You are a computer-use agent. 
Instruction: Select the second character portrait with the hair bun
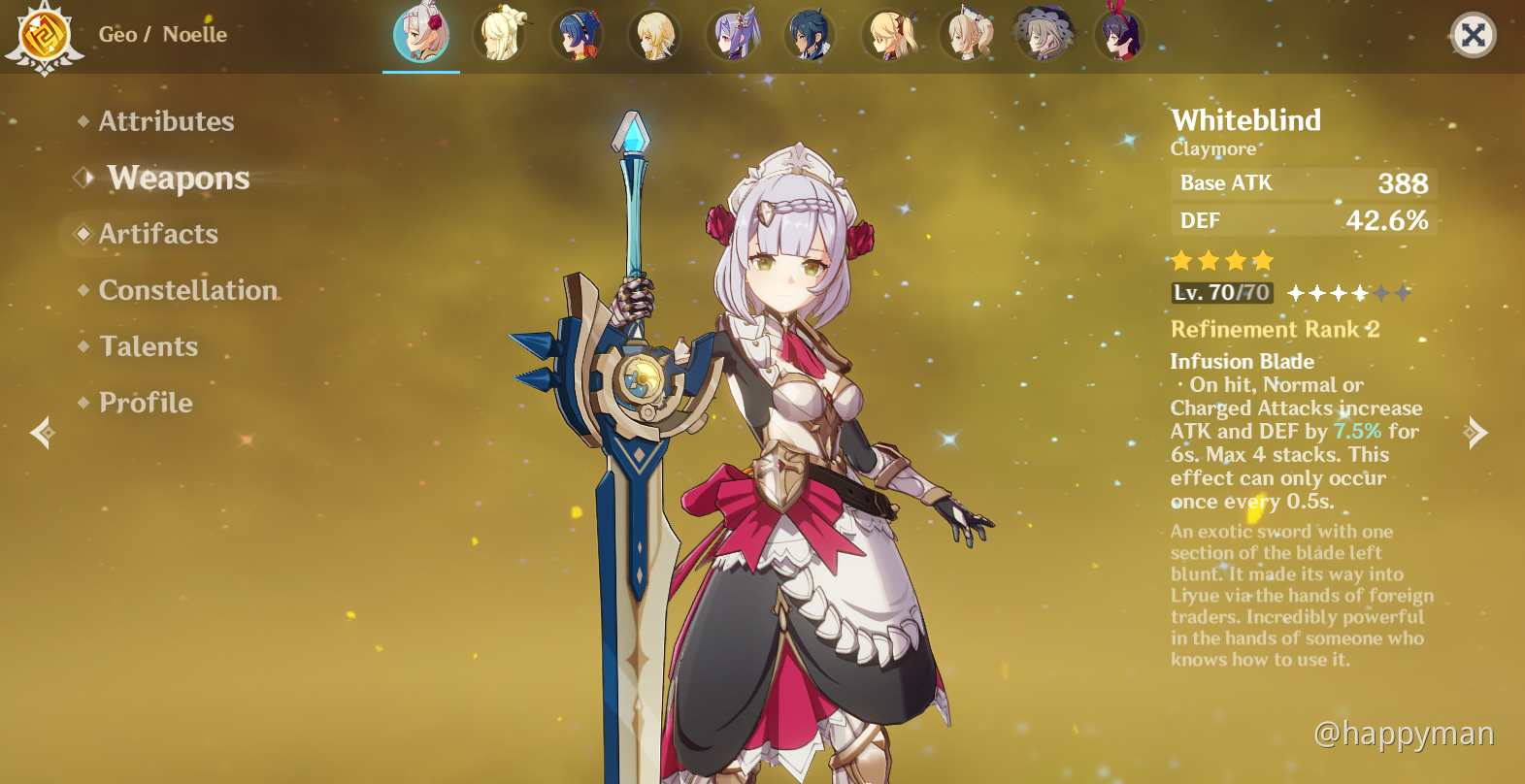click(500, 35)
